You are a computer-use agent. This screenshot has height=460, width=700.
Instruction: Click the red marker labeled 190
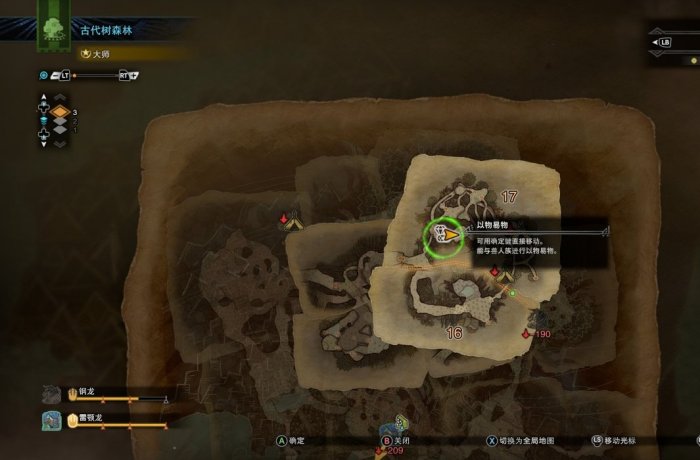527,333
